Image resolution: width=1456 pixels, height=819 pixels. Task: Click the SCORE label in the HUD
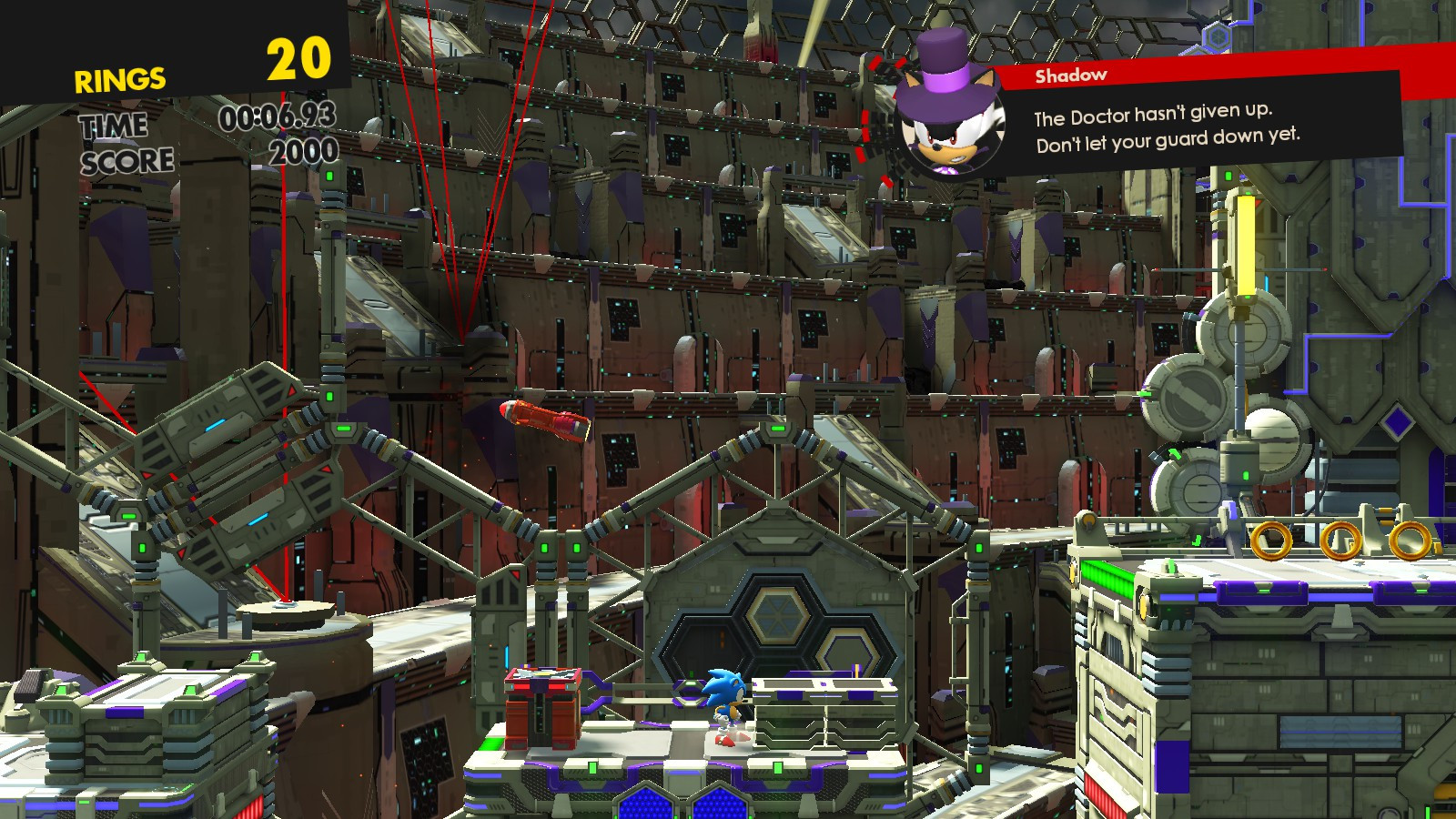pos(126,159)
